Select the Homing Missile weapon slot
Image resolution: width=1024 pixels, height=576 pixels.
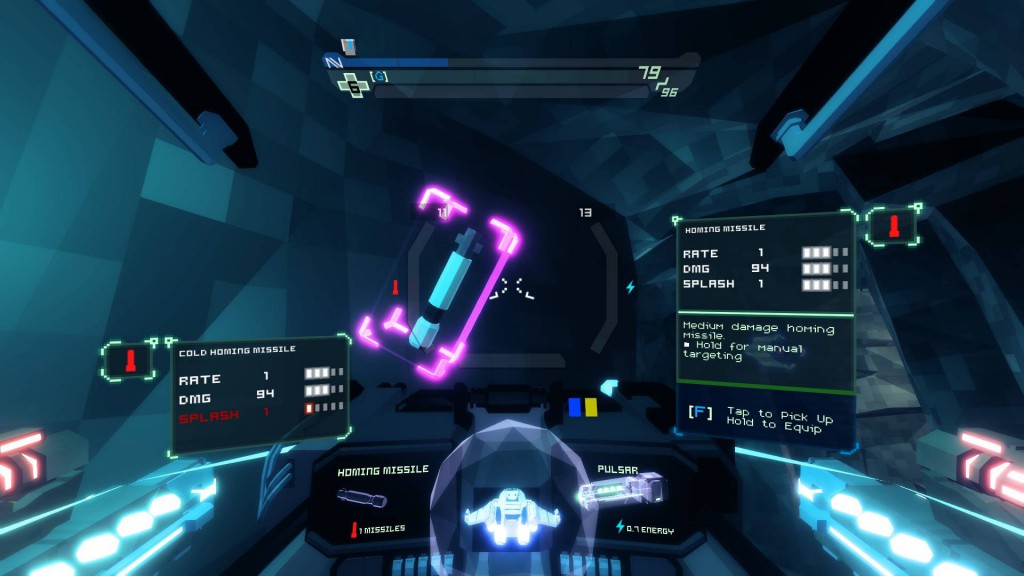pos(382,497)
